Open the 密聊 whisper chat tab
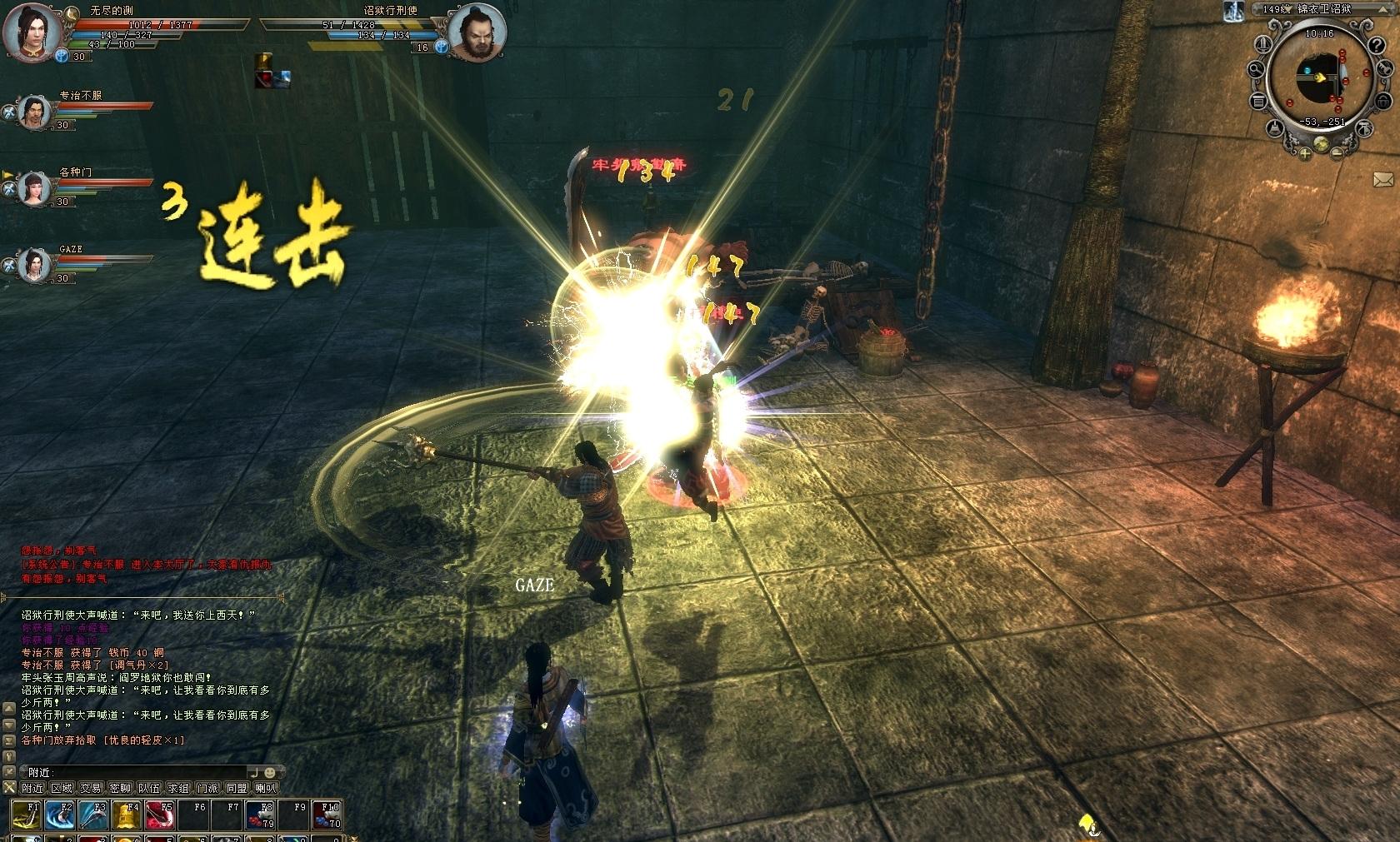 pyautogui.click(x=121, y=788)
